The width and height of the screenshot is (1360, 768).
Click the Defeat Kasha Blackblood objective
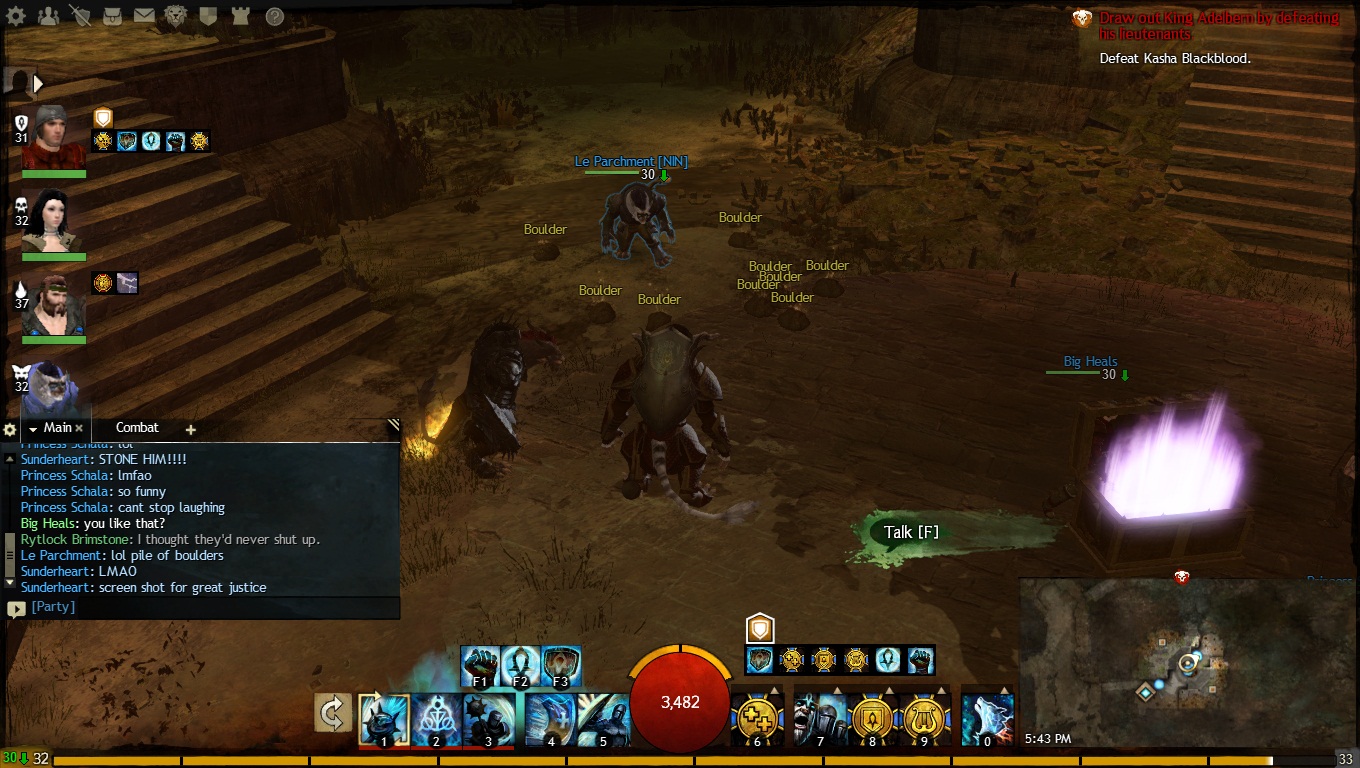click(1175, 58)
